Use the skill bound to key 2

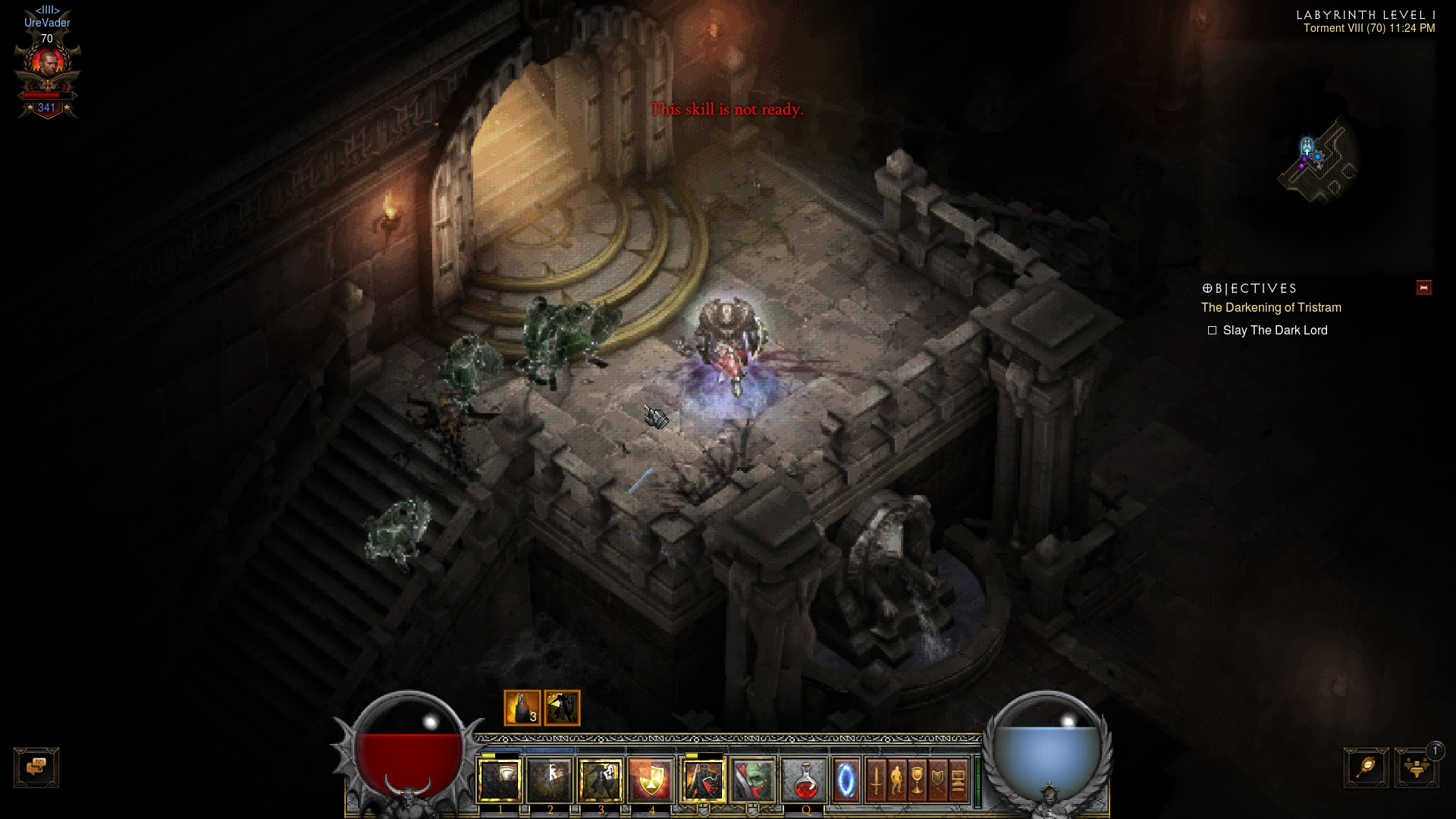(550, 780)
